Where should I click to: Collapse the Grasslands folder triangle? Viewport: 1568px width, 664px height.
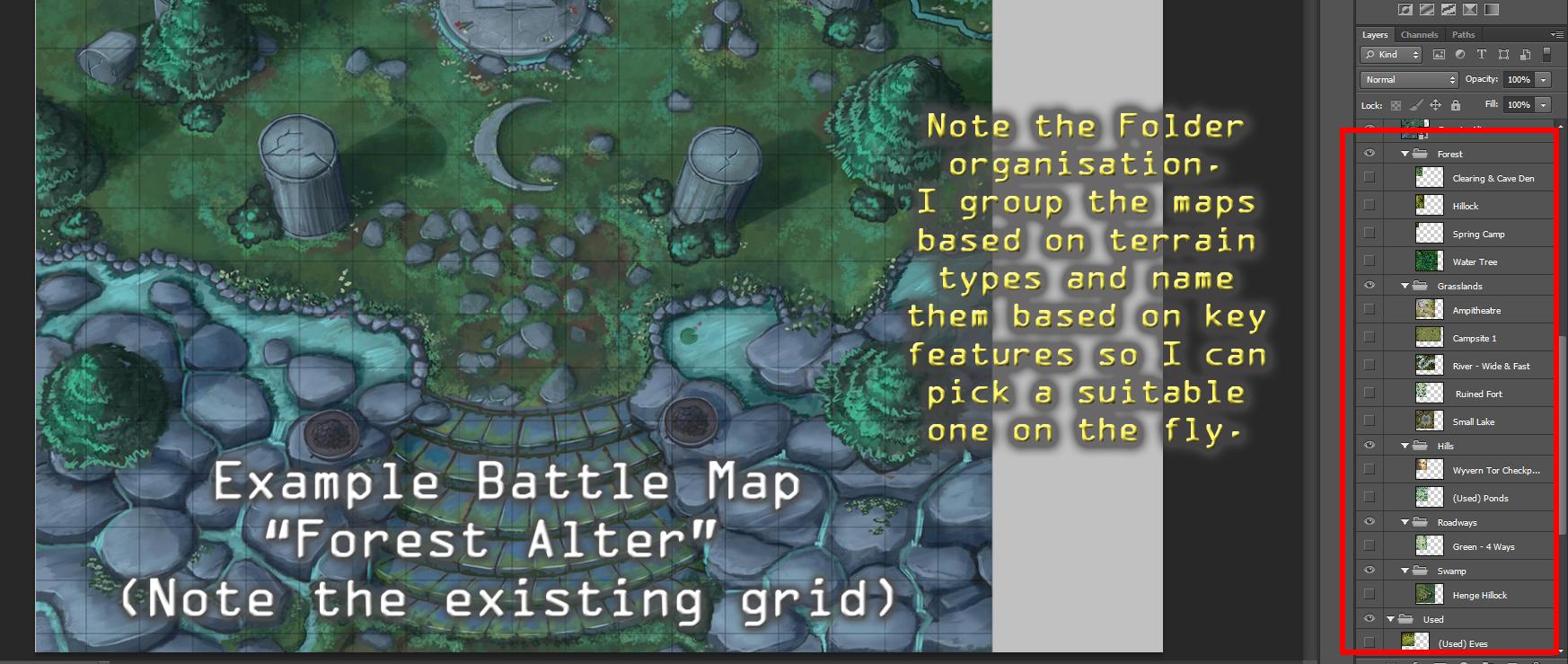(1405, 286)
